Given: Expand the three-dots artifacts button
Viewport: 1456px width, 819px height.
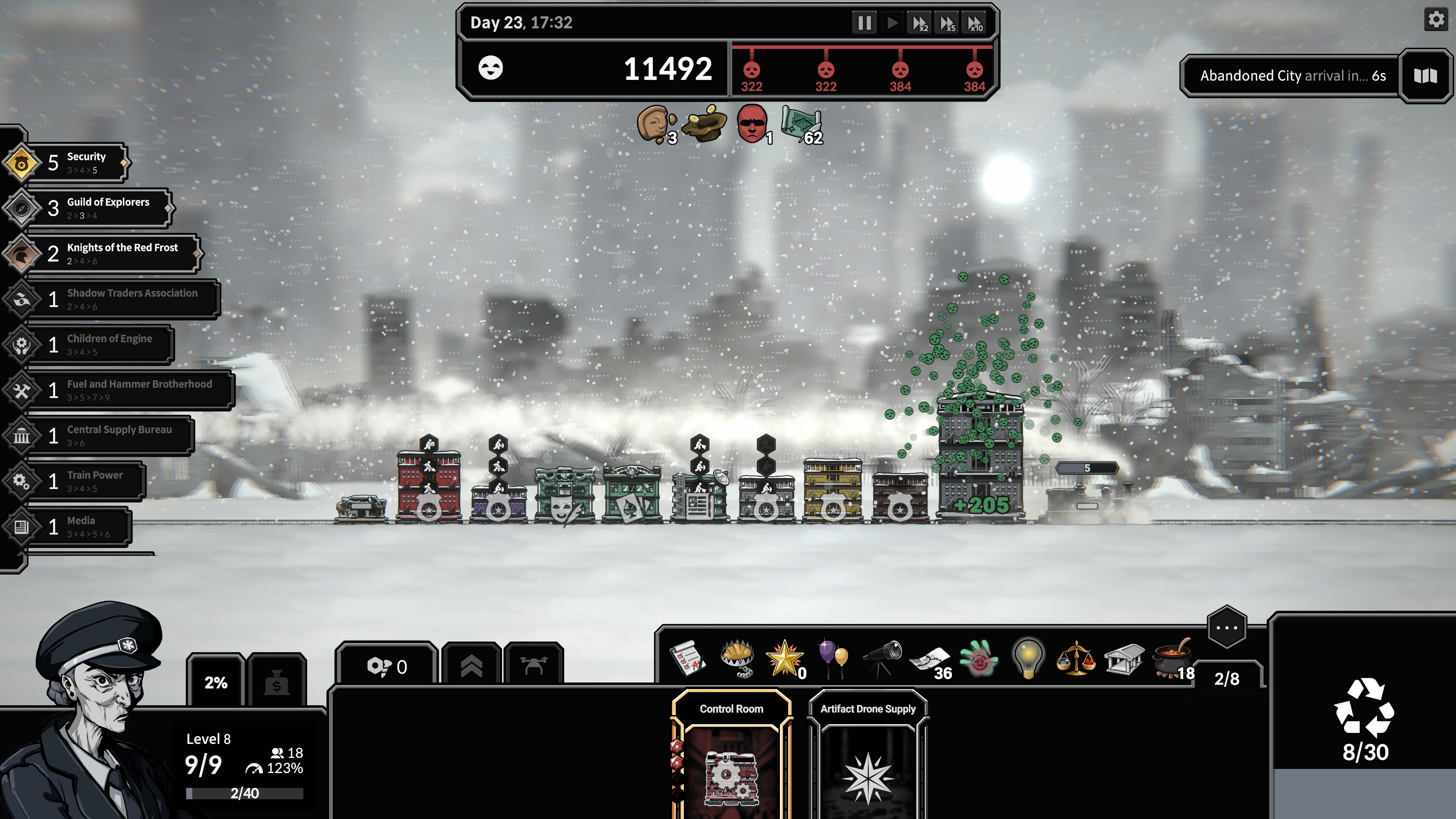Looking at the screenshot, I should pyautogui.click(x=1227, y=628).
